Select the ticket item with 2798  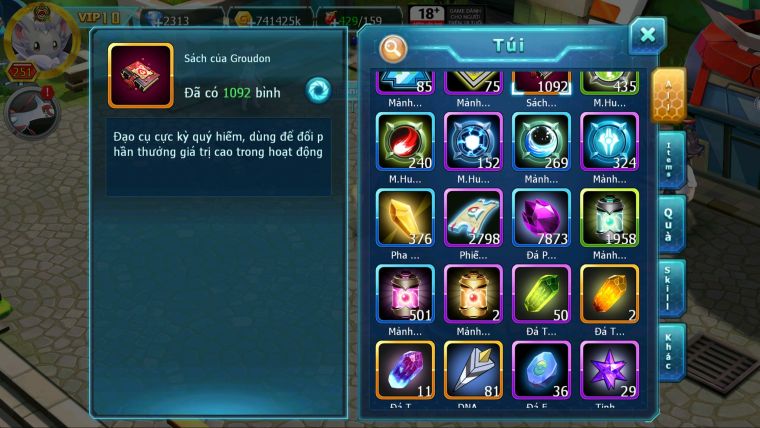[x=473, y=217]
